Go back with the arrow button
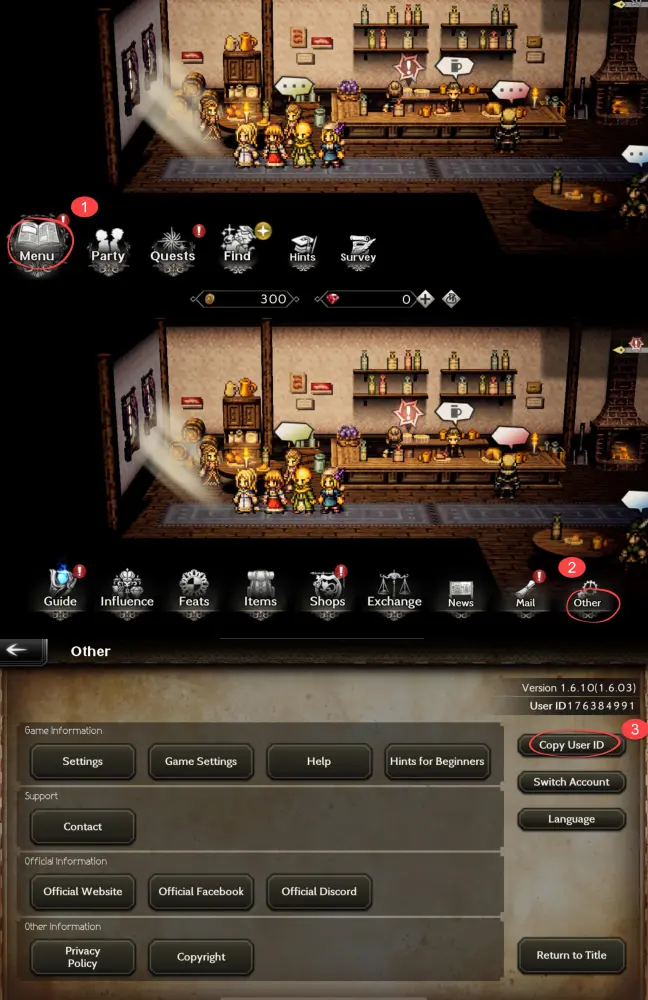The image size is (648, 1000). pyautogui.click(x=22, y=650)
